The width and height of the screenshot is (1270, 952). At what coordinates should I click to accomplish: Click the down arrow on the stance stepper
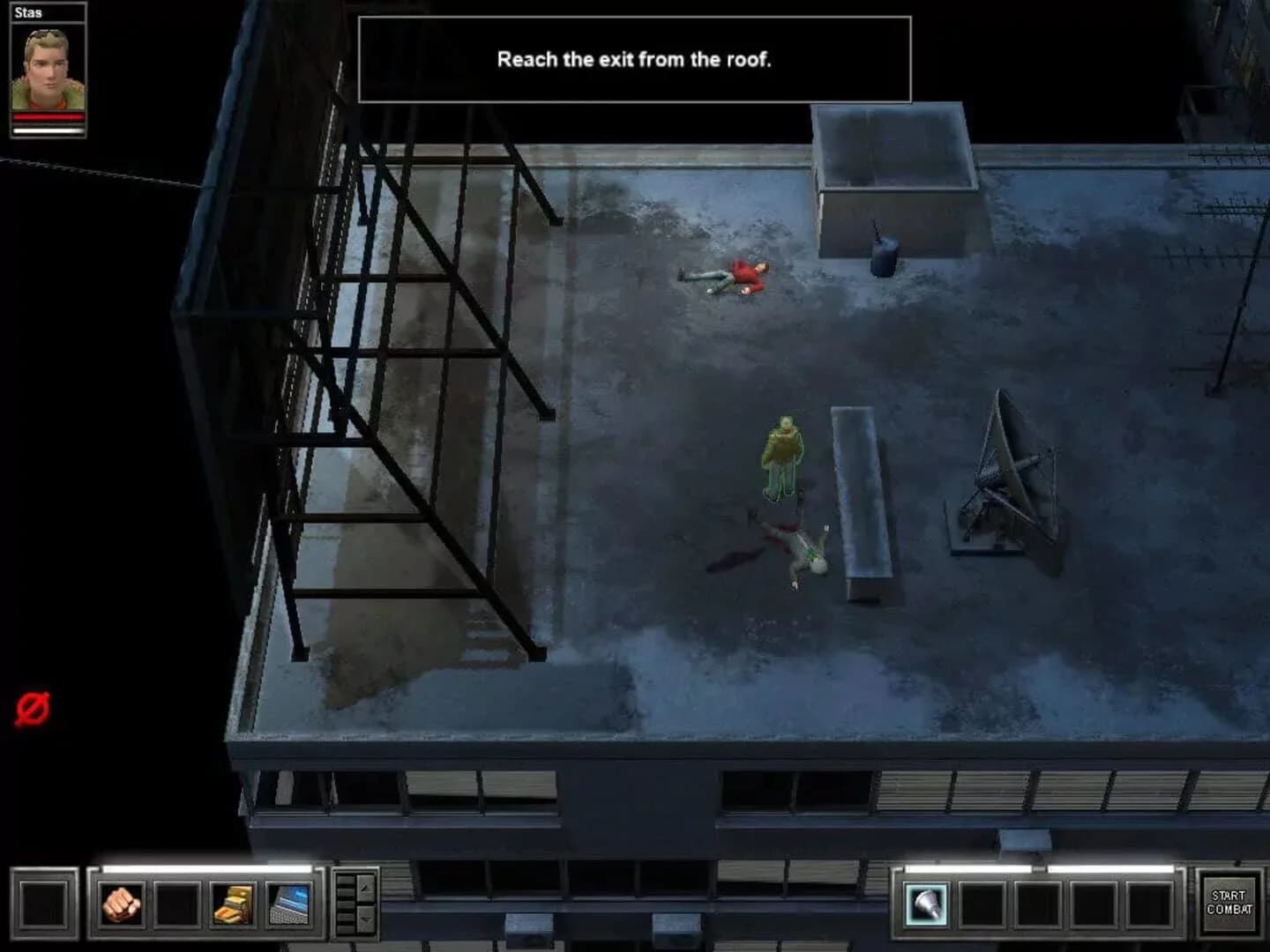(x=363, y=919)
